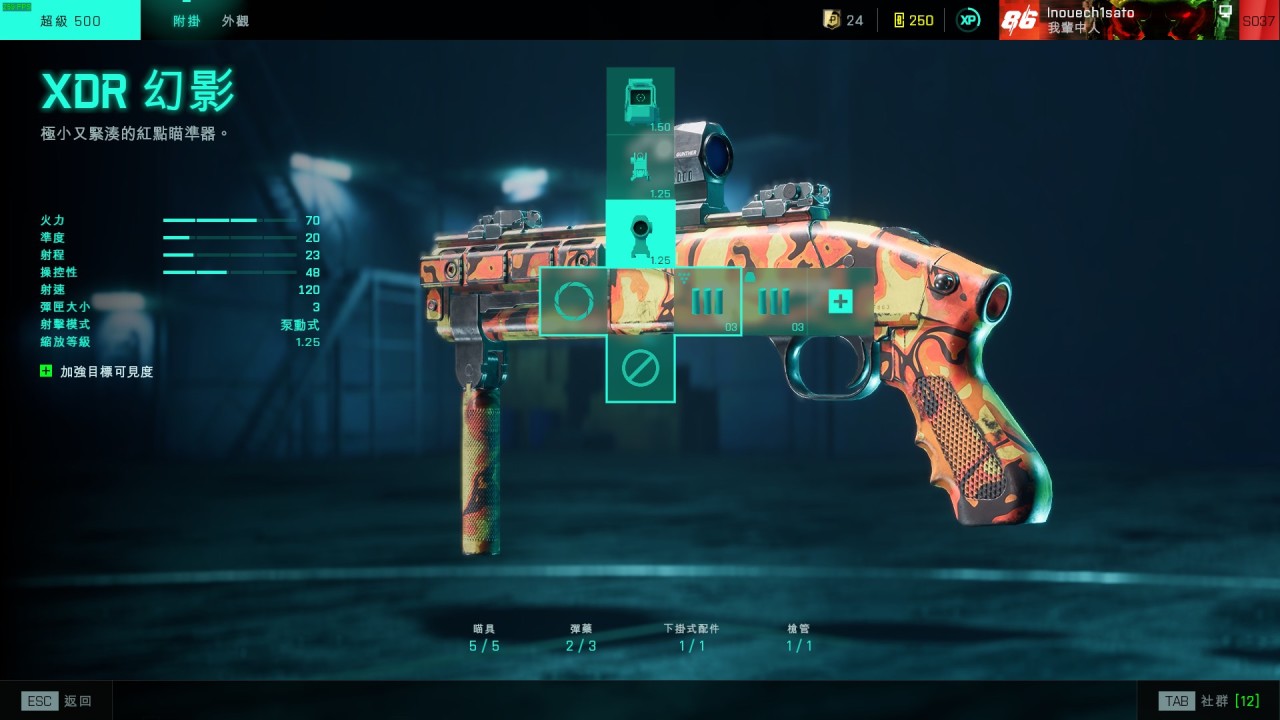The width and height of the screenshot is (1280, 720).
Task: Open the 外觀 appearance tab
Action: click(x=235, y=20)
